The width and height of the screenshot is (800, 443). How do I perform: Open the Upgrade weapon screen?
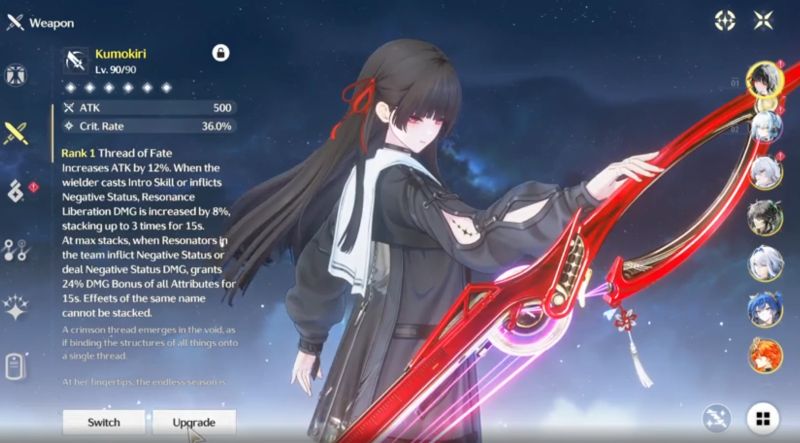[194, 422]
